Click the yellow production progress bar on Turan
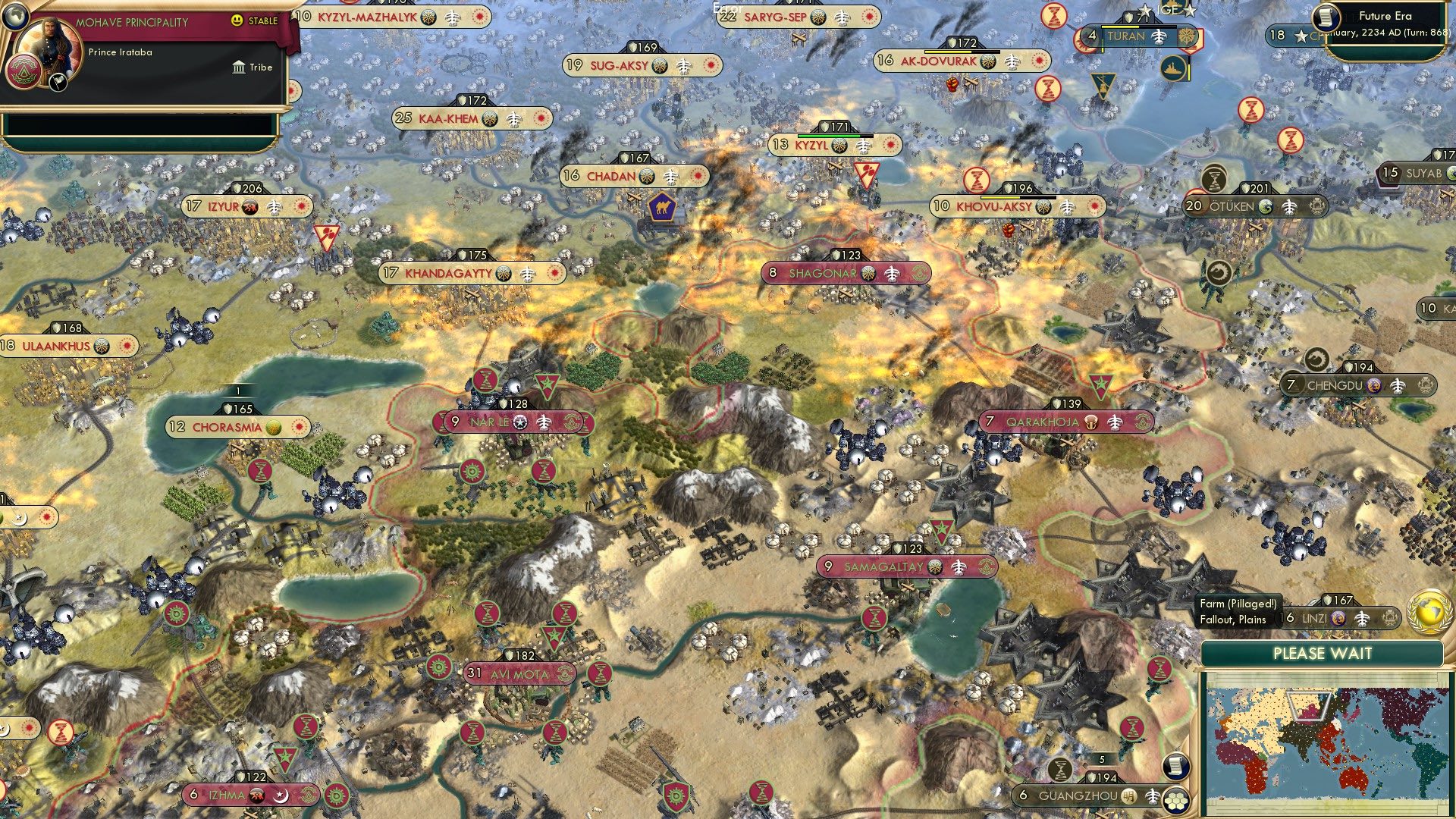This screenshot has width=1456, height=819. tap(1120, 27)
